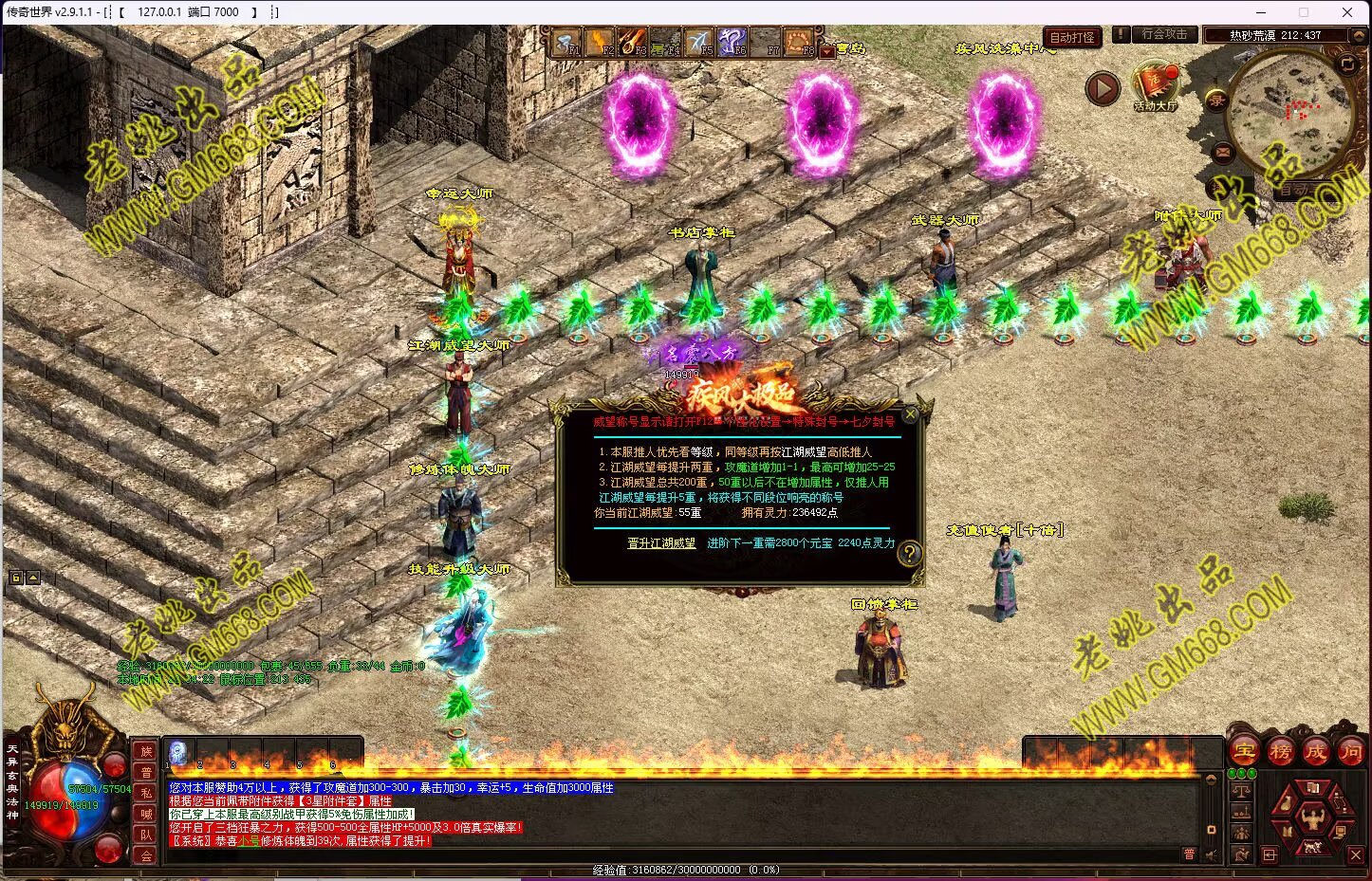This screenshot has width=1372, height=881.
Task: Click the round play arrow button
Action: (x=1103, y=89)
